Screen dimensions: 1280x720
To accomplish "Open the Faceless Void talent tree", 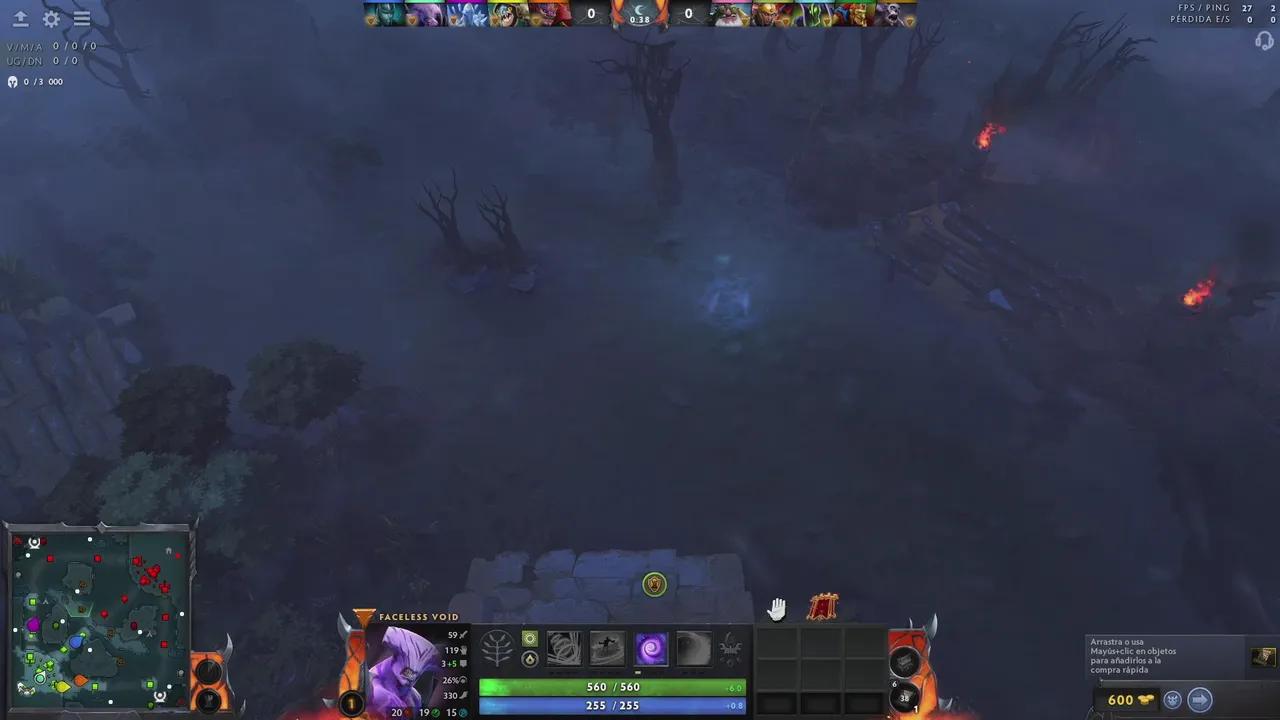I will [498, 648].
